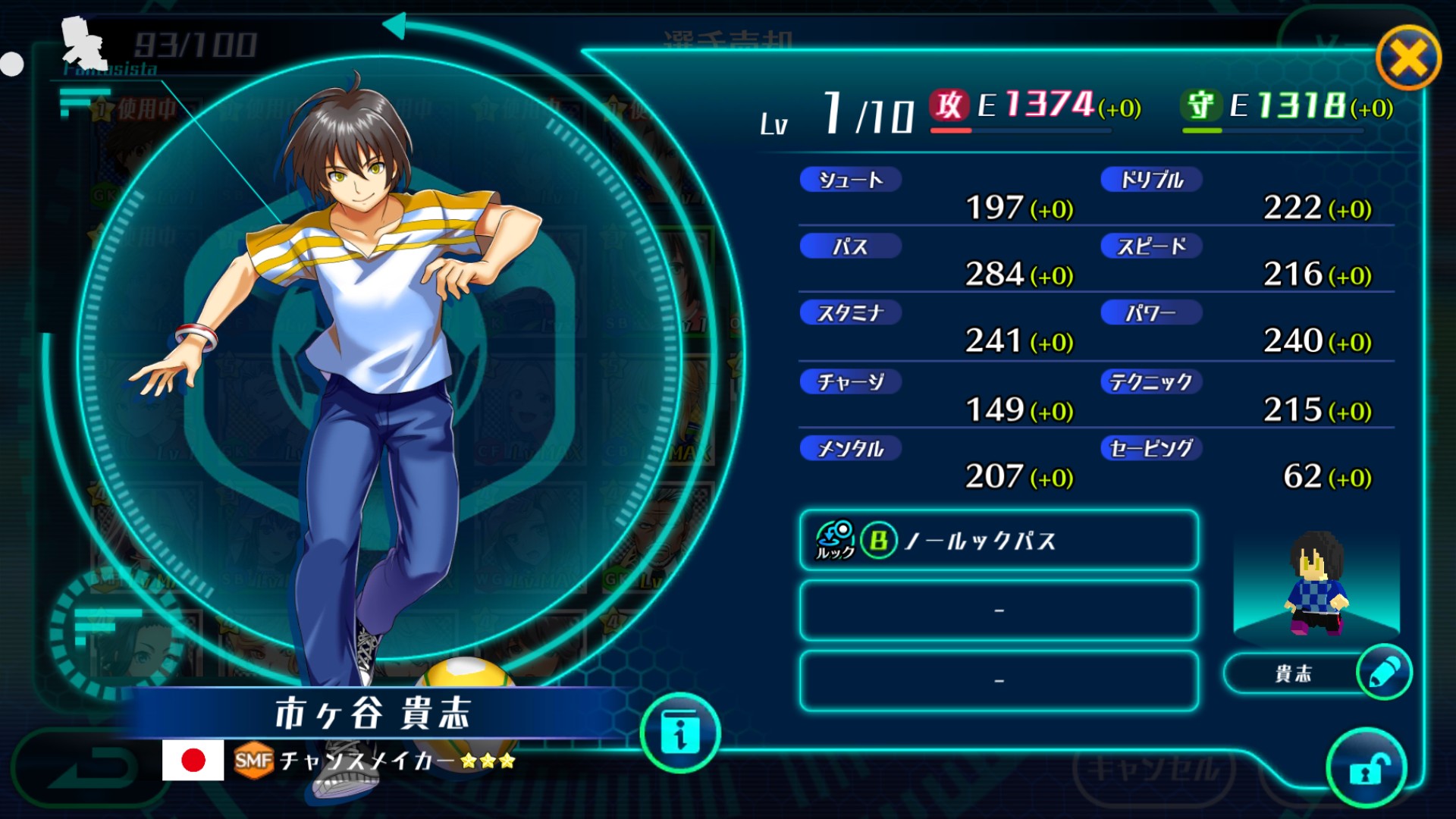Open the player info book button
Image resolution: width=1456 pixels, height=819 pixels.
(x=680, y=733)
